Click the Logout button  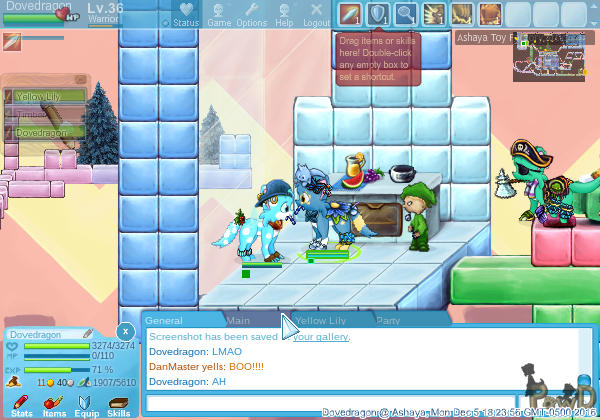click(316, 14)
